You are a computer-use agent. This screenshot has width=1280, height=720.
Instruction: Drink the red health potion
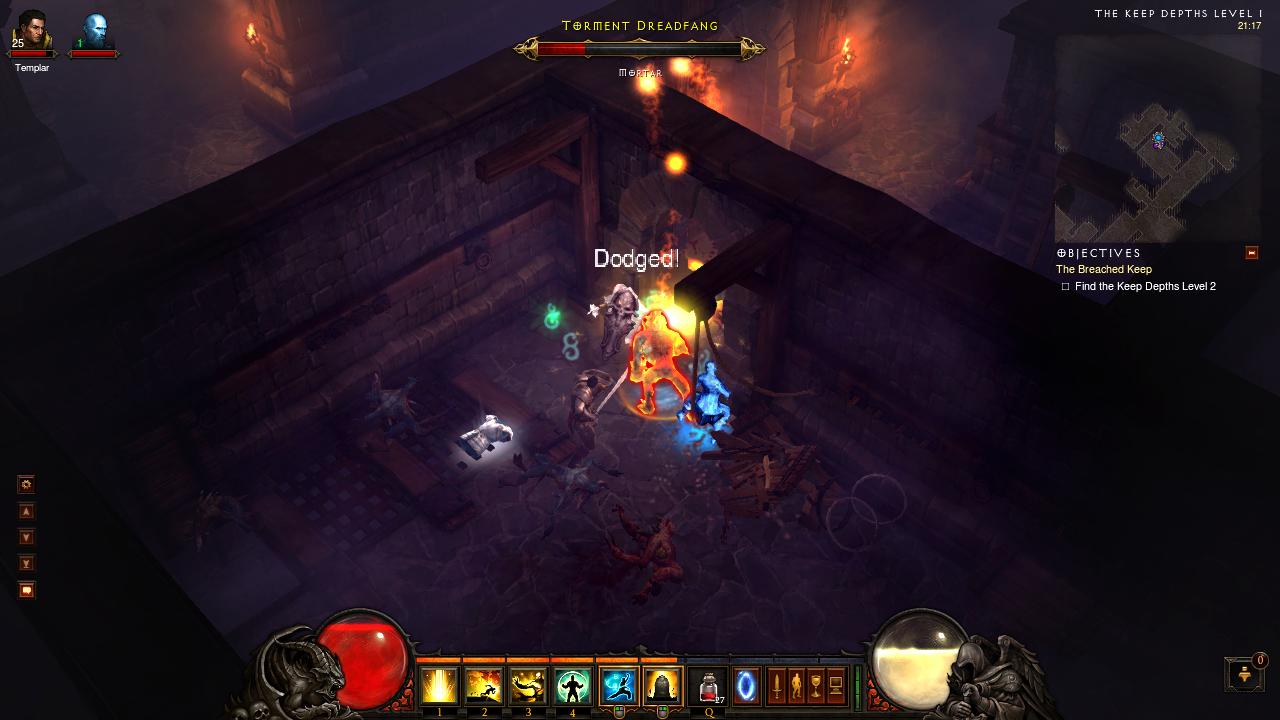click(708, 686)
